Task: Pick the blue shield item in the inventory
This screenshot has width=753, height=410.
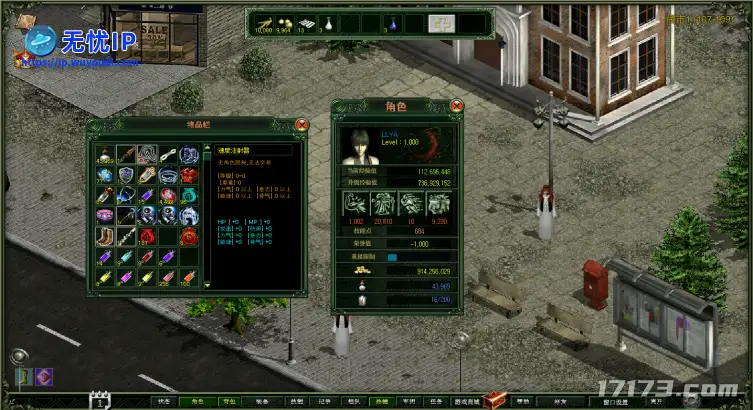Action: coord(126,175)
